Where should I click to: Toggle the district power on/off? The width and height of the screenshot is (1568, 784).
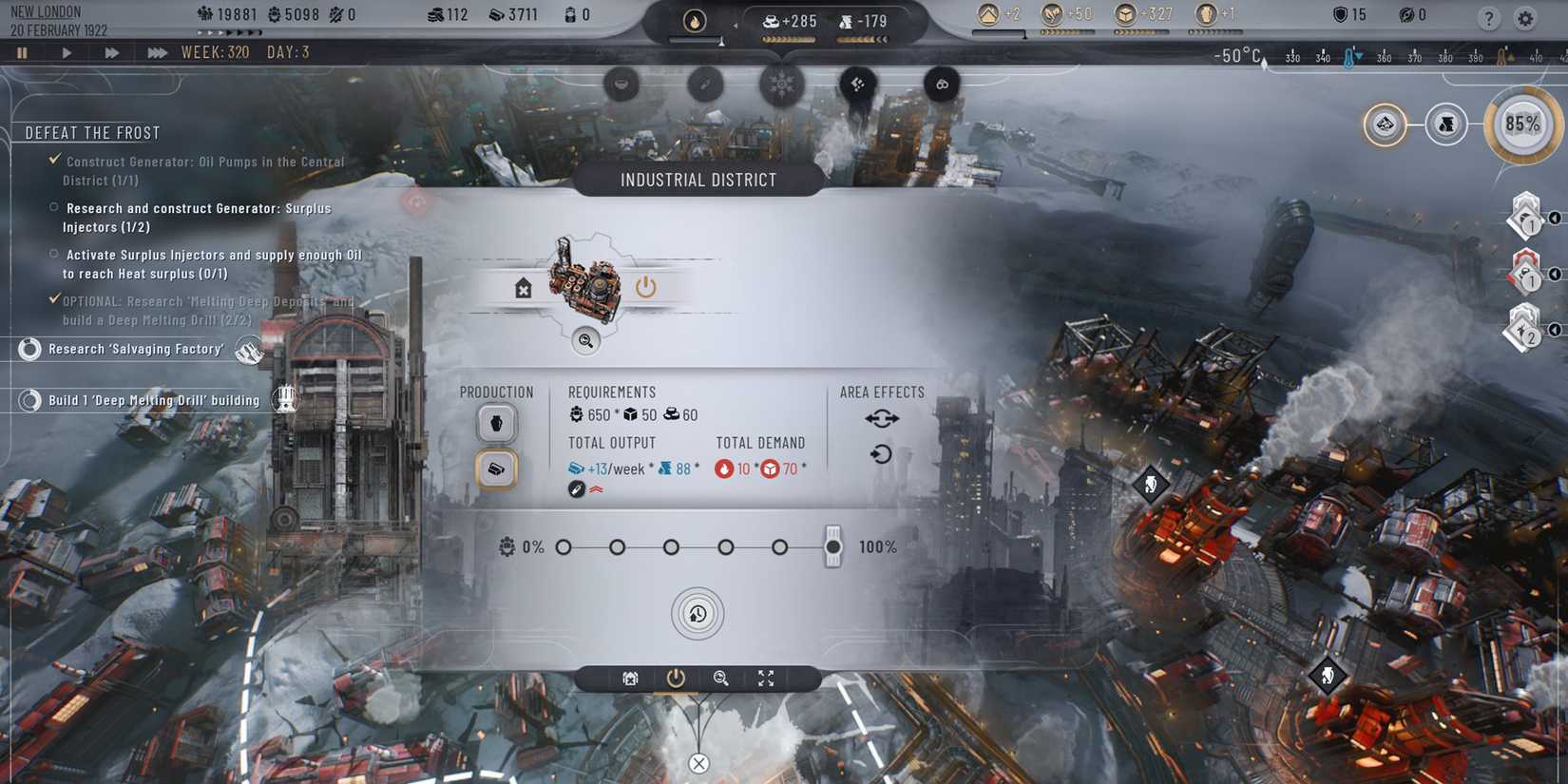[647, 288]
